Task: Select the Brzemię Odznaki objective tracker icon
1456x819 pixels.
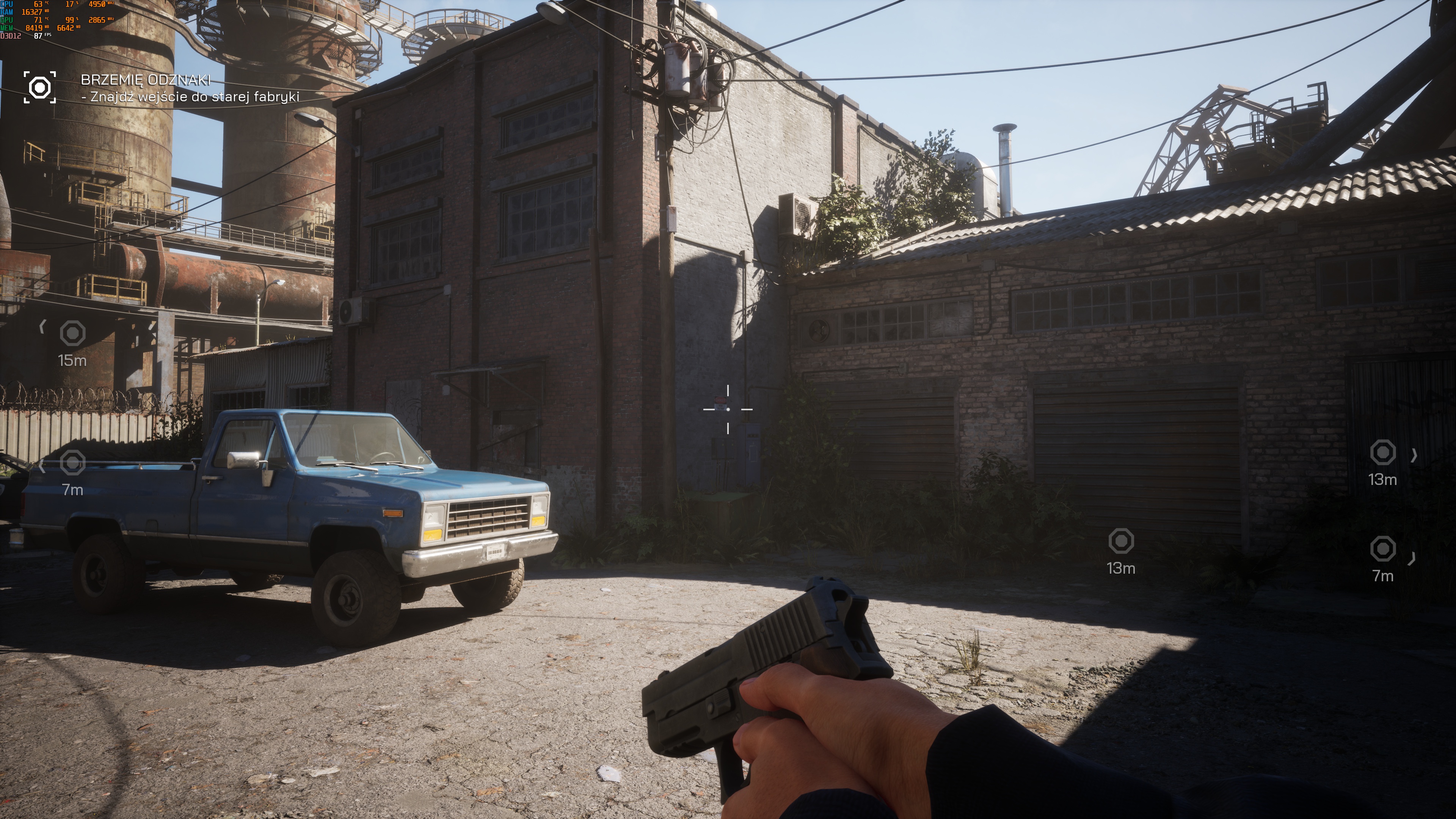Action: pyautogui.click(x=39, y=88)
